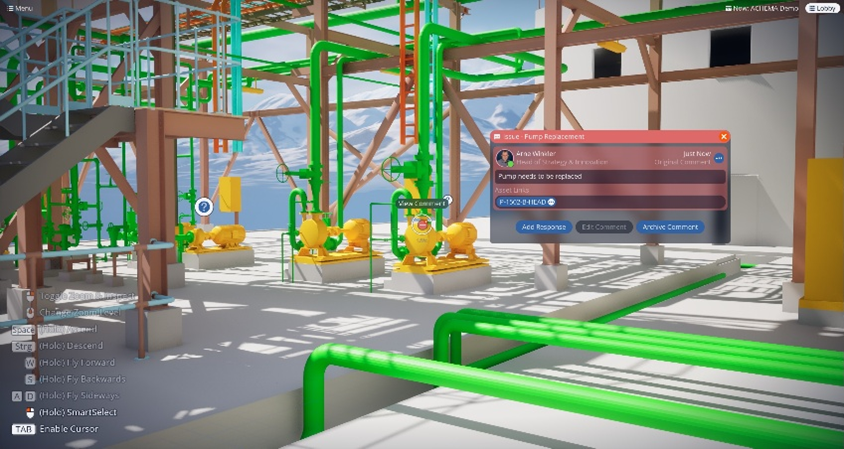Click the Edit Comment button

(605, 227)
